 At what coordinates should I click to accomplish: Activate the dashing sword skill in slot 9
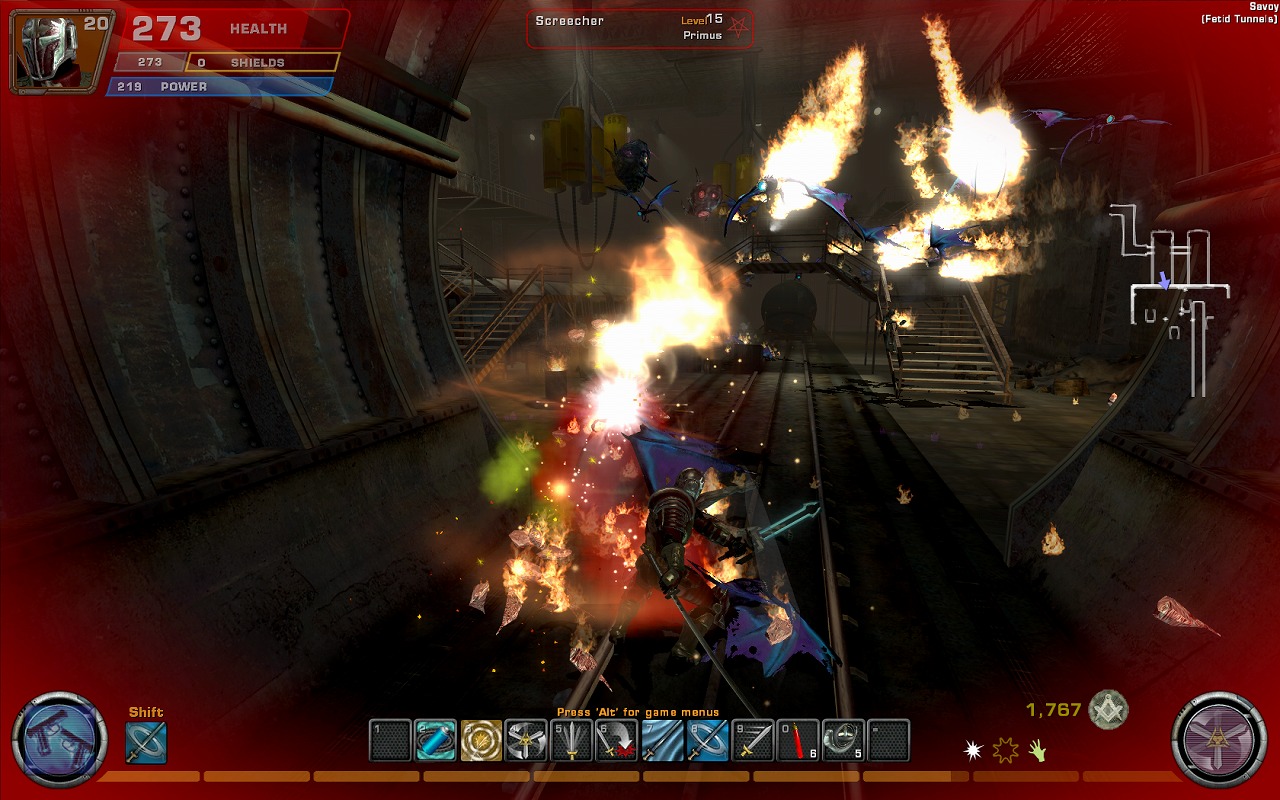(x=753, y=741)
